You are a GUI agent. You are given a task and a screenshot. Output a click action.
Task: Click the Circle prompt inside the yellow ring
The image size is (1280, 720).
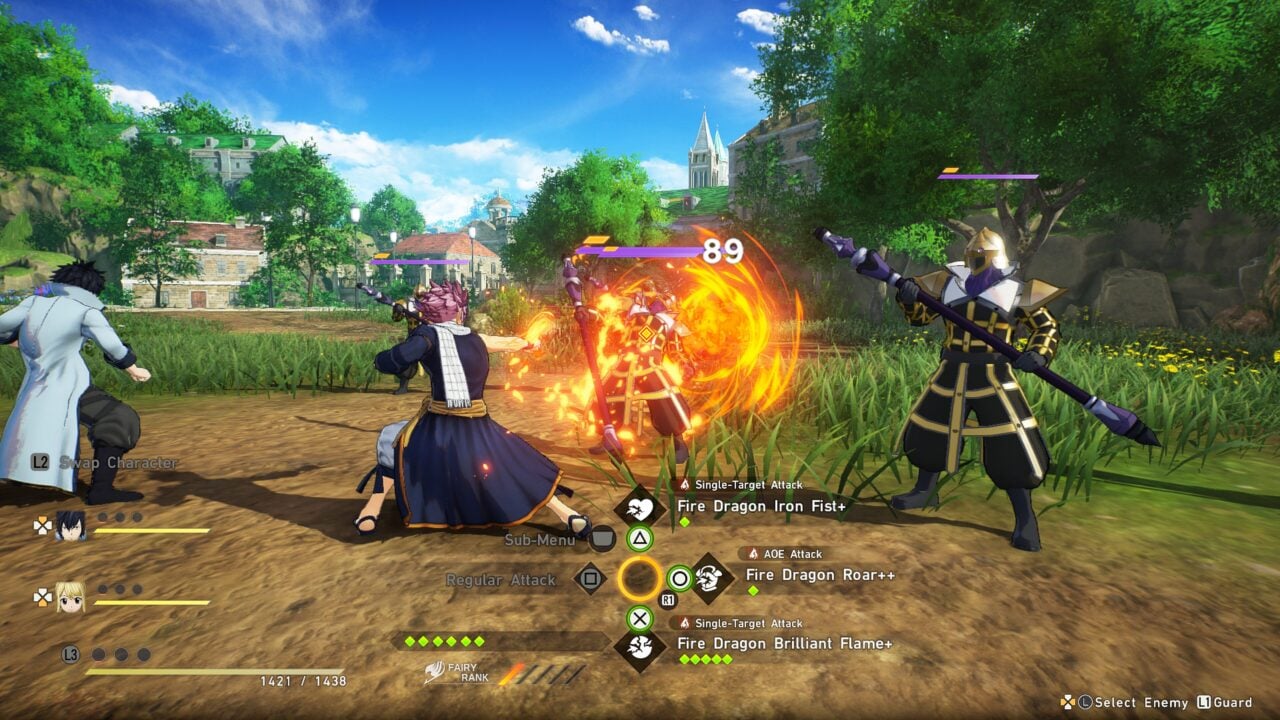[x=679, y=577]
